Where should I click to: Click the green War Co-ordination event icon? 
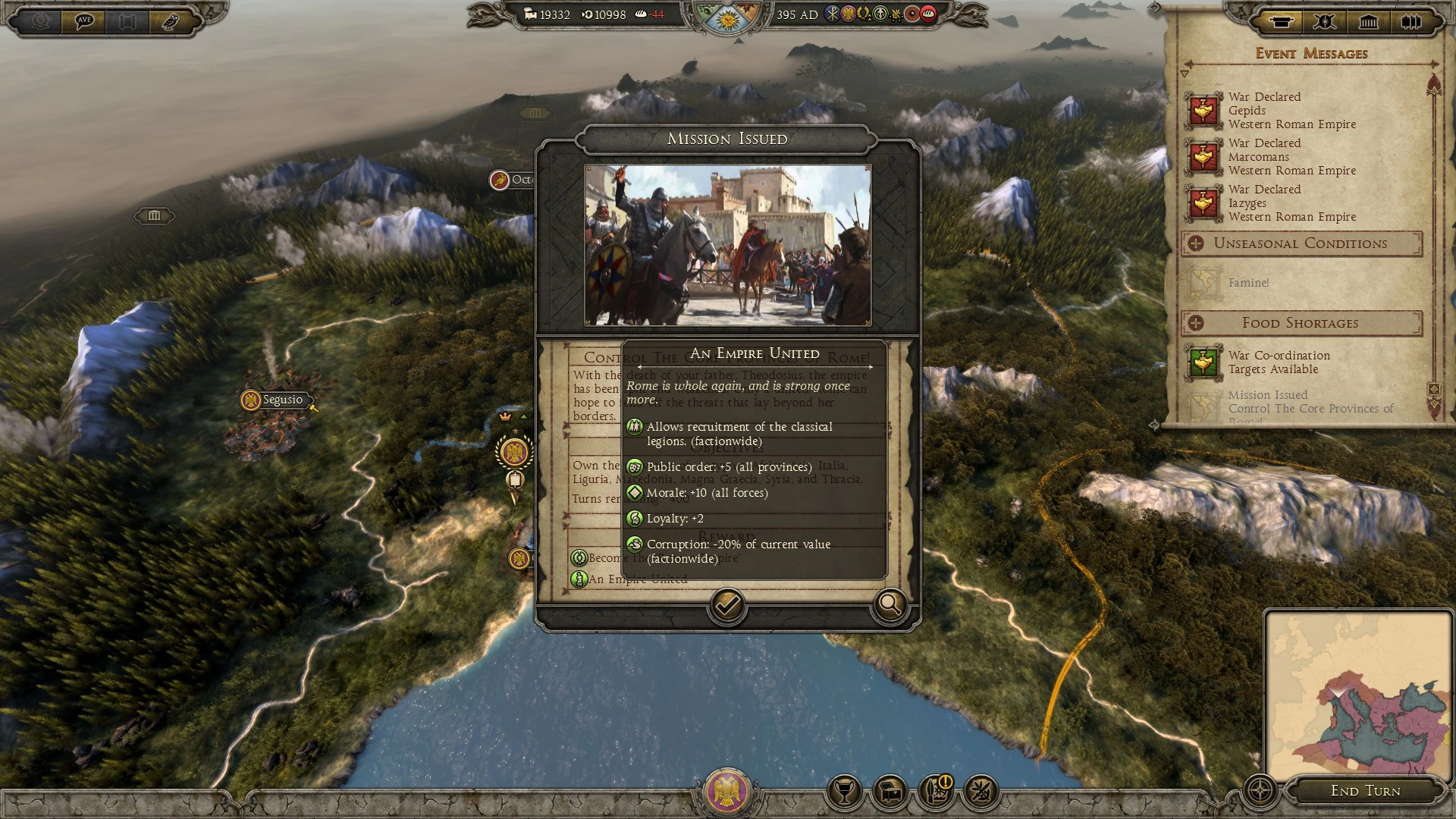1203,363
